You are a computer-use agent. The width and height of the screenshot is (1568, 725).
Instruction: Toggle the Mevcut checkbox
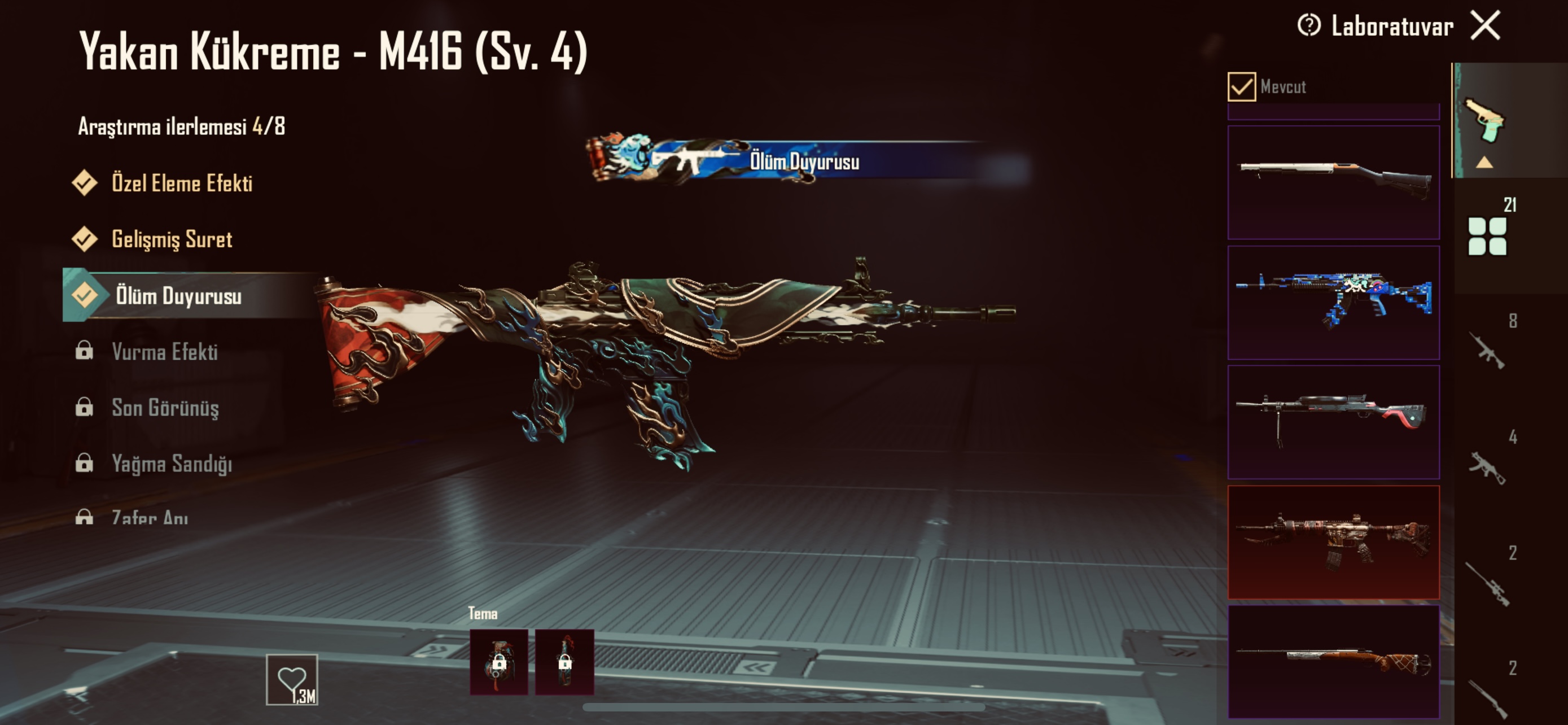coord(1241,87)
